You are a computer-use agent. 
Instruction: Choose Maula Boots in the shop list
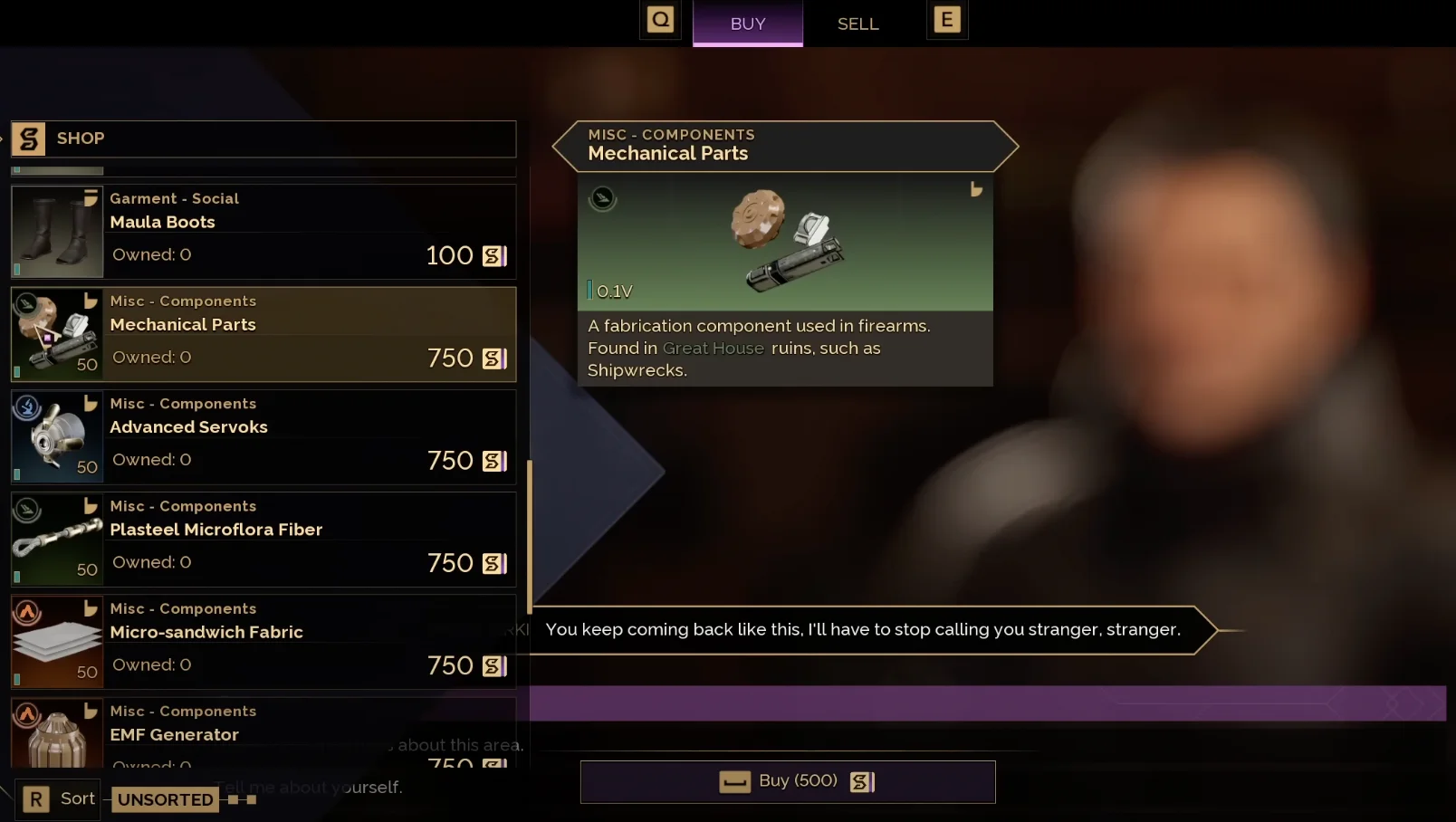(x=263, y=232)
